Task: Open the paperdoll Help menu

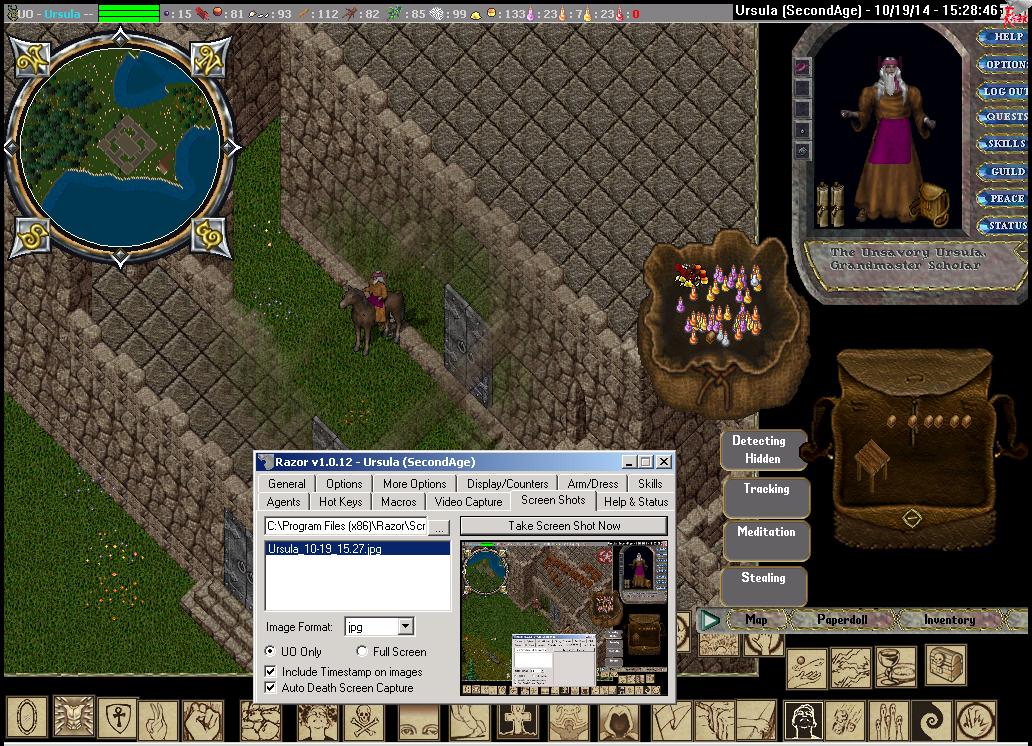Action: [1005, 37]
